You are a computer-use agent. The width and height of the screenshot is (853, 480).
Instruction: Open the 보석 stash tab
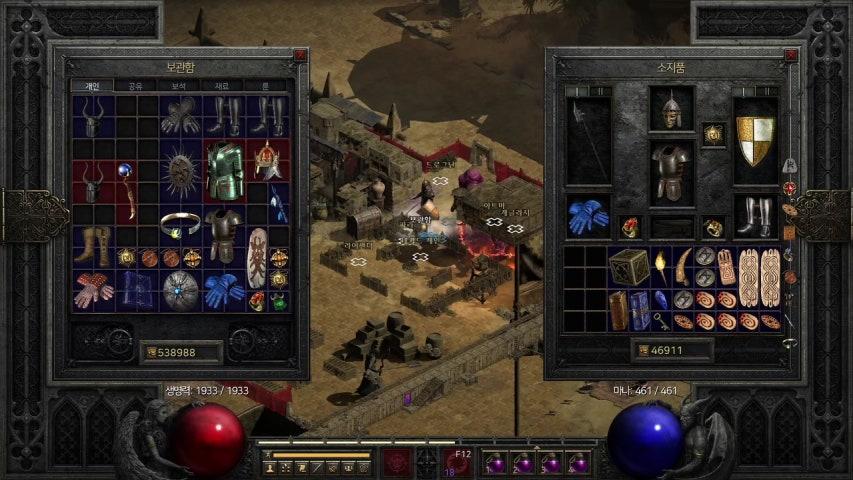(178, 87)
